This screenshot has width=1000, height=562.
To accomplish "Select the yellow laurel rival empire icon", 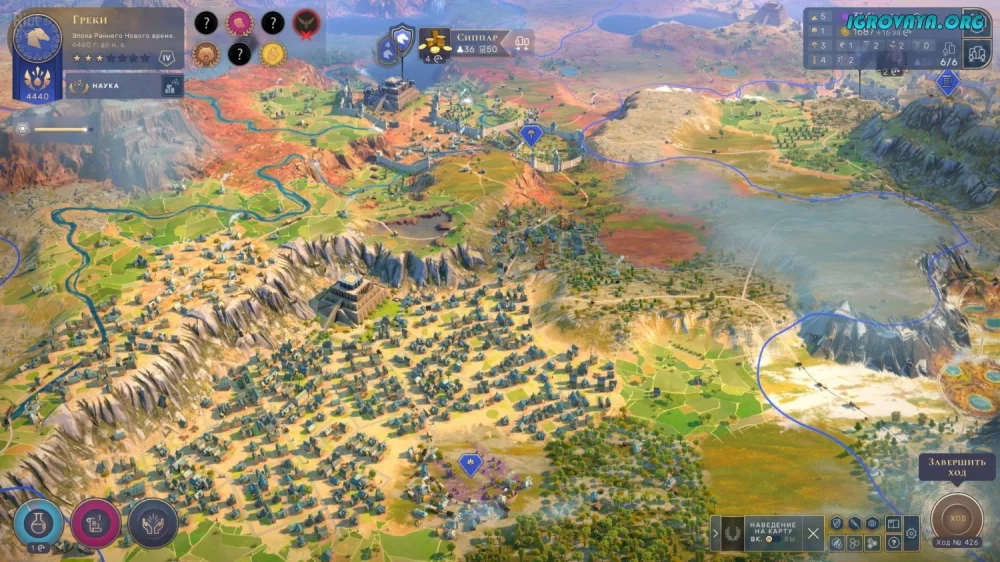I will (x=273, y=54).
